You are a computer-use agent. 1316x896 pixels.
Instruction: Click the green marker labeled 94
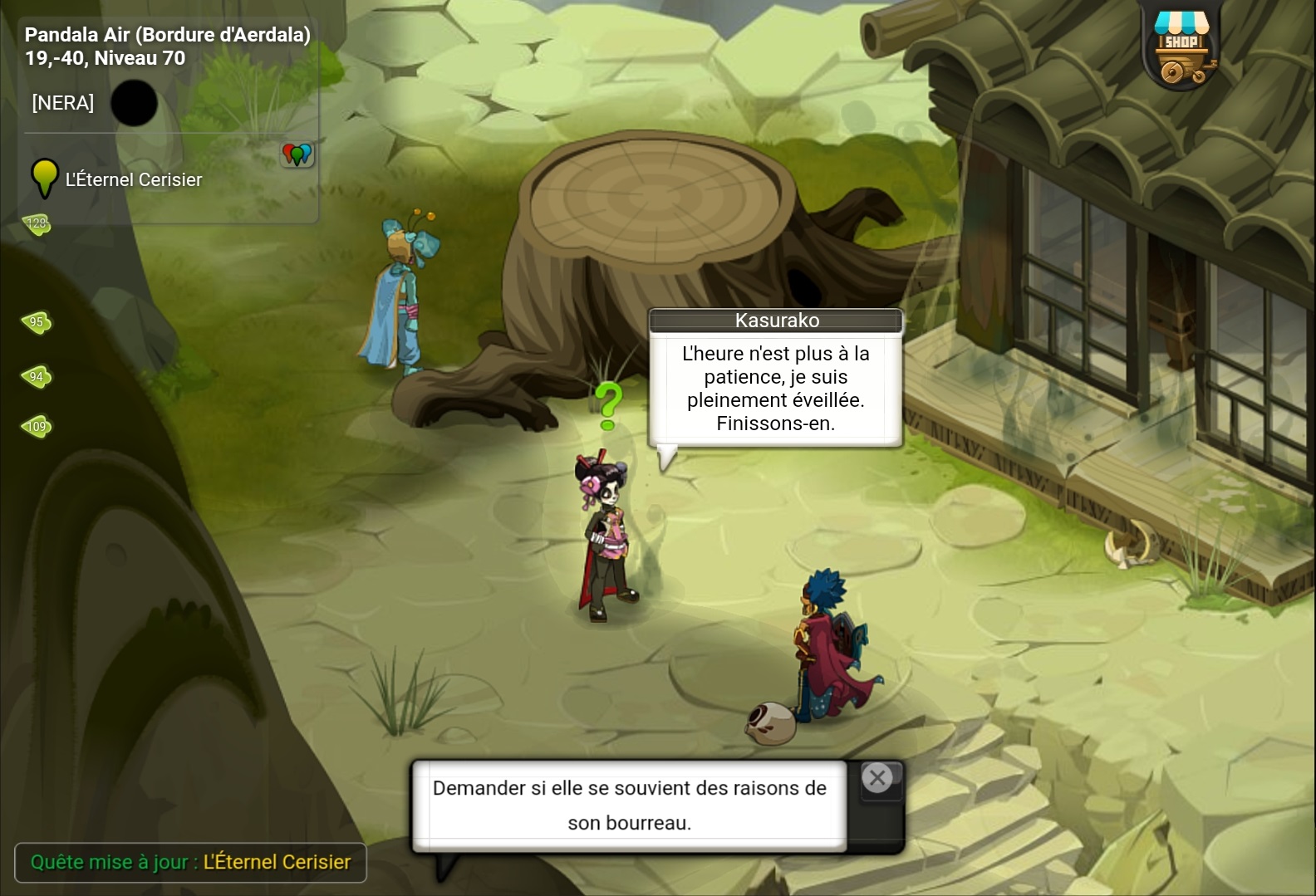click(x=37, y=377)
